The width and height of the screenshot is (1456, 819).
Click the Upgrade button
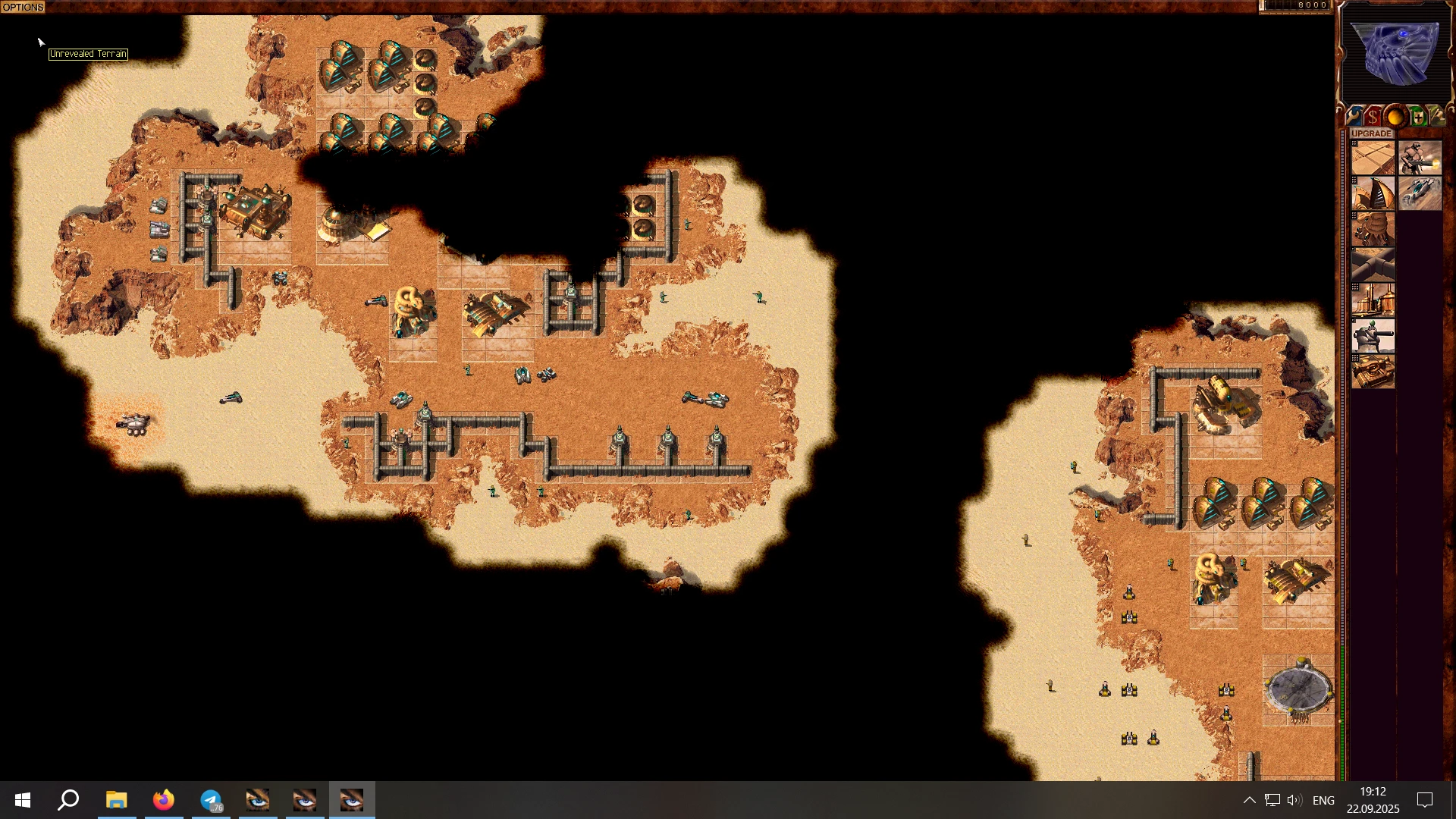point(1372,133)
